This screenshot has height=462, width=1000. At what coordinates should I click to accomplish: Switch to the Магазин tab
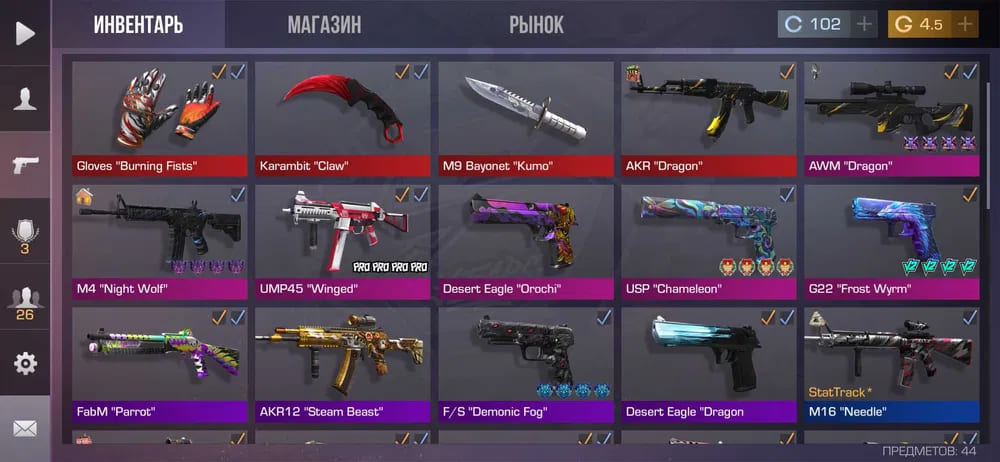pos(323,24)
